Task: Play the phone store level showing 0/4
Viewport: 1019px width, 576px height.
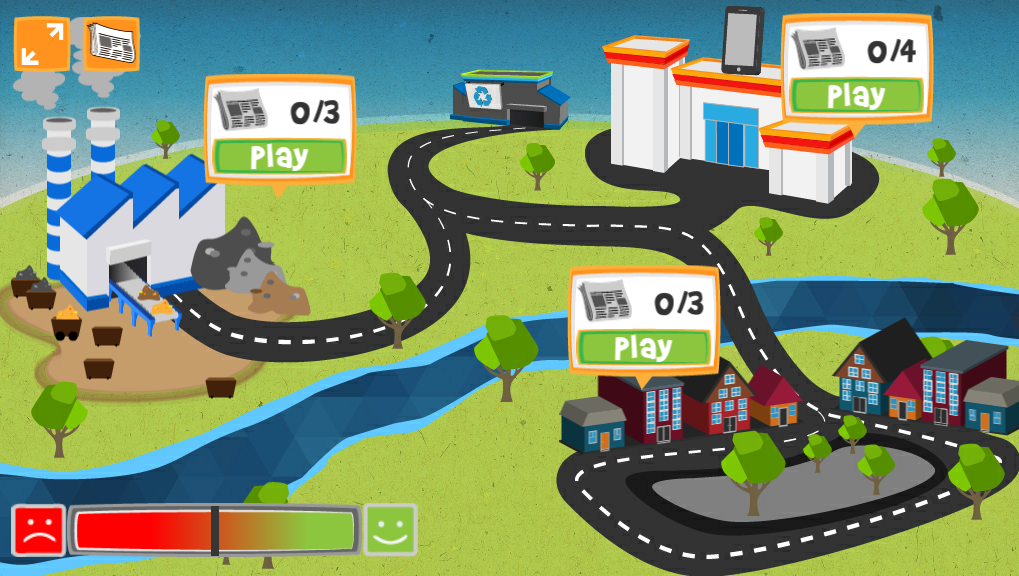Action: click(855, 96)
